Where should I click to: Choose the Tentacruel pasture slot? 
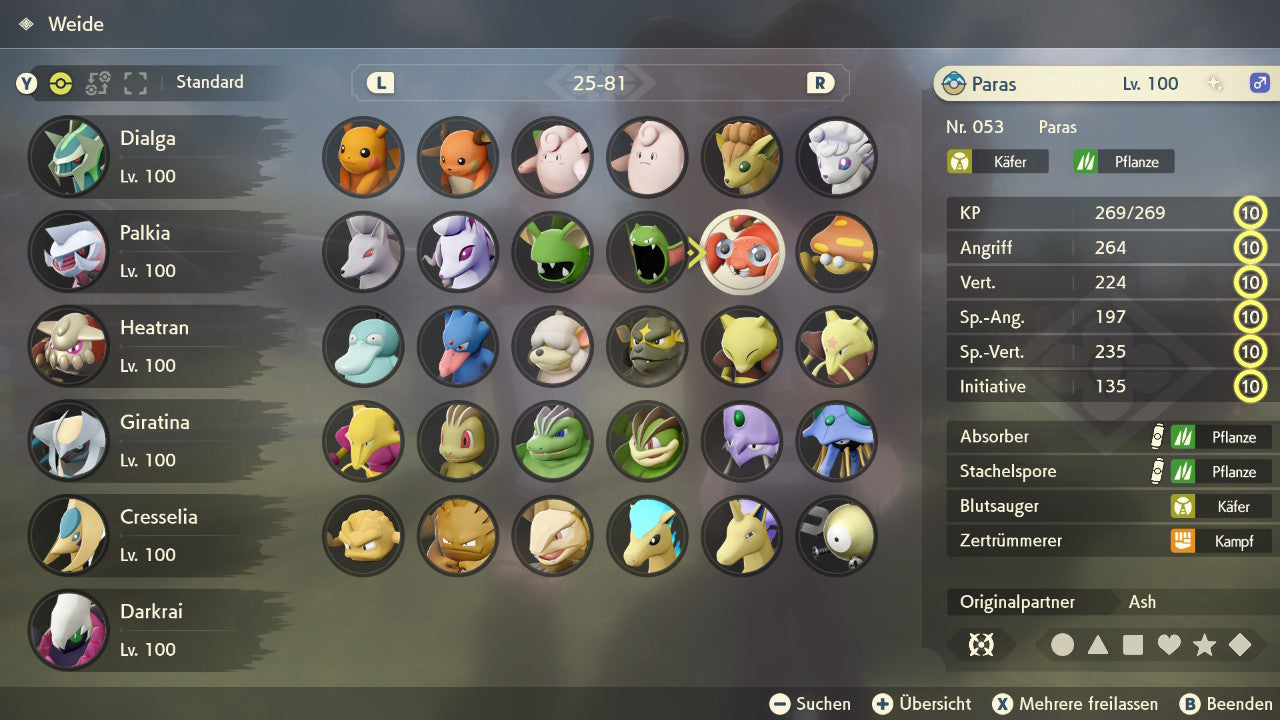(837, 441)
